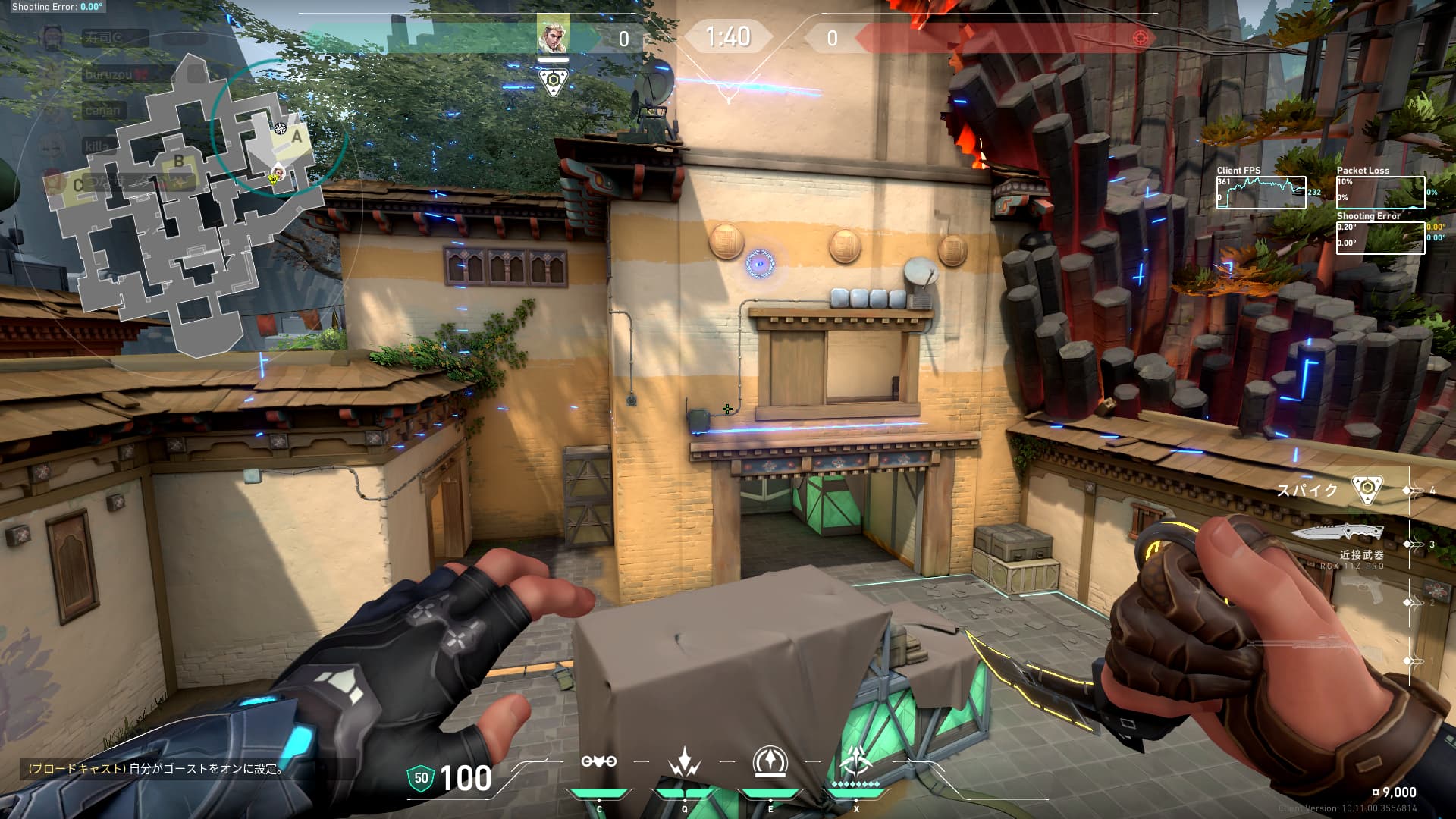This screenshot has width=1456, height=819.
Task: Click the A site marker on the minimap
Action: (x=296, y=138)
